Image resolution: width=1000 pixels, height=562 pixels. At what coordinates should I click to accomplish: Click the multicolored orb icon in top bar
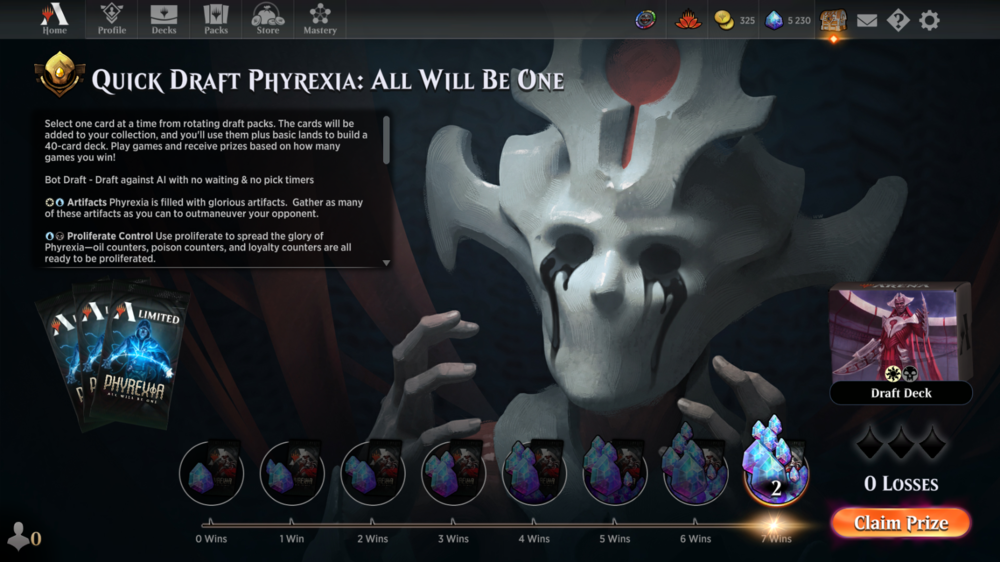click(646, 20)
